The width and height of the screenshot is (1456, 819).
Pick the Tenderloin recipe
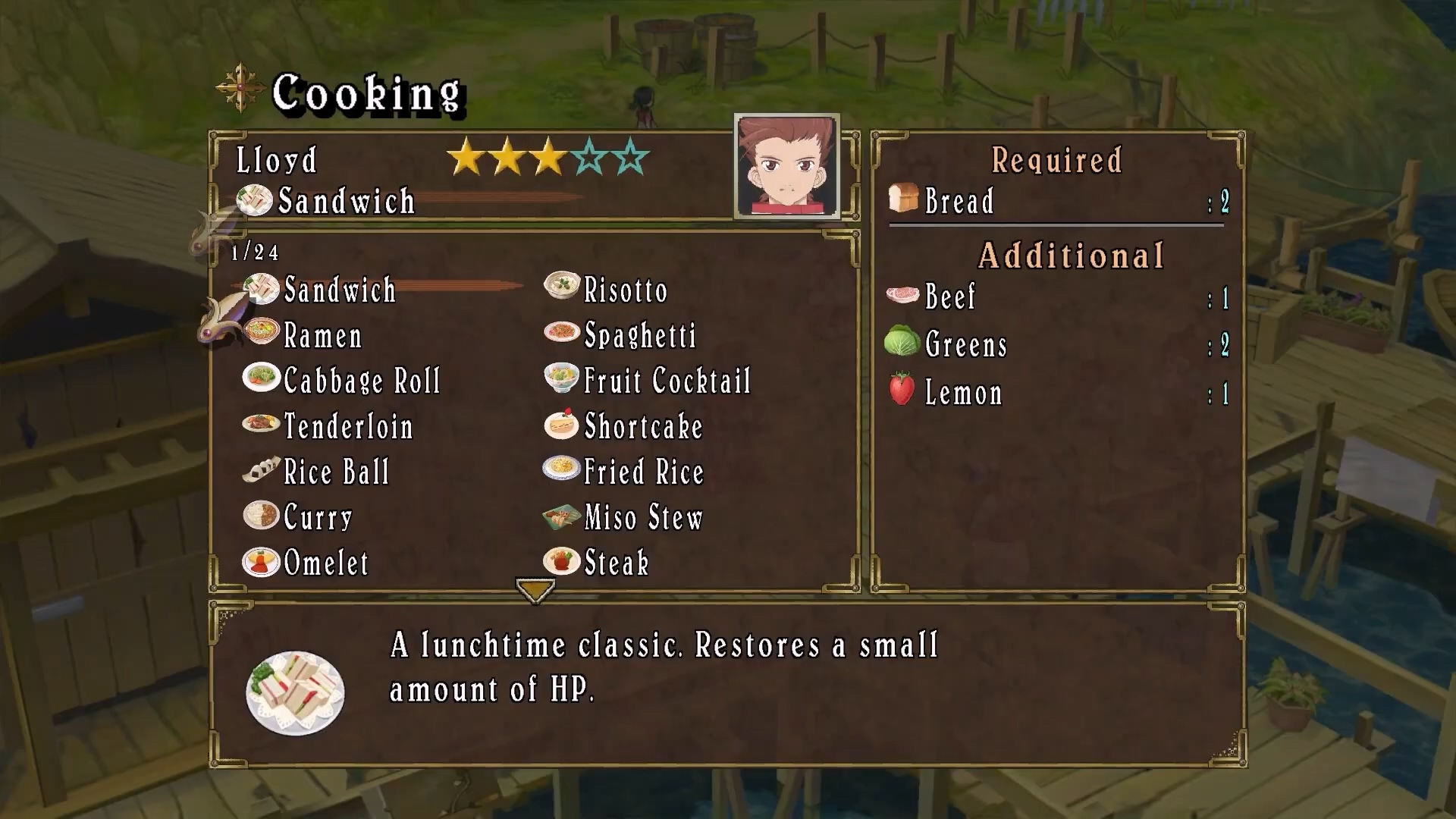[347, 426]
